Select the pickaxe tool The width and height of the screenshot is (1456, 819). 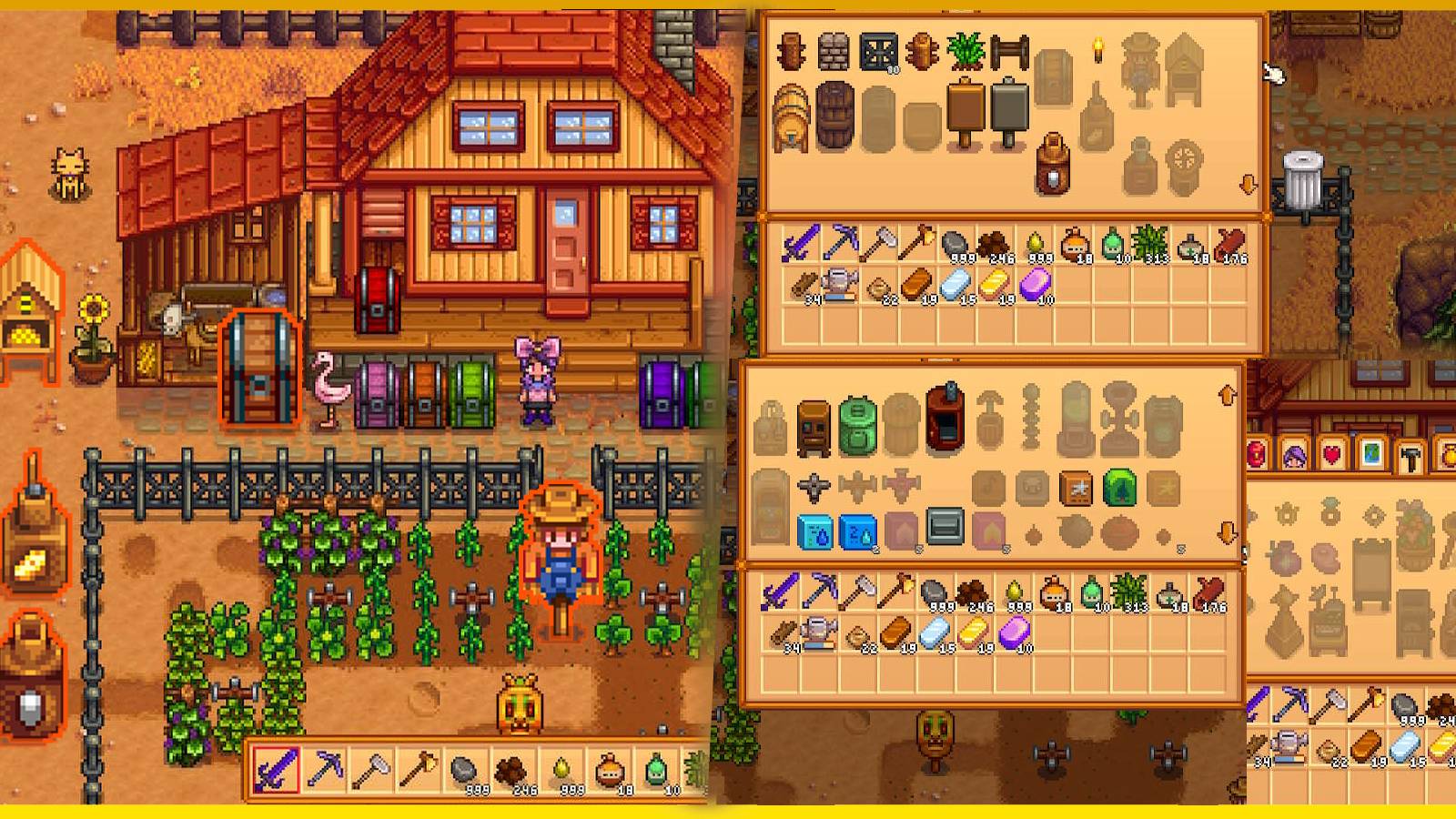324,767
